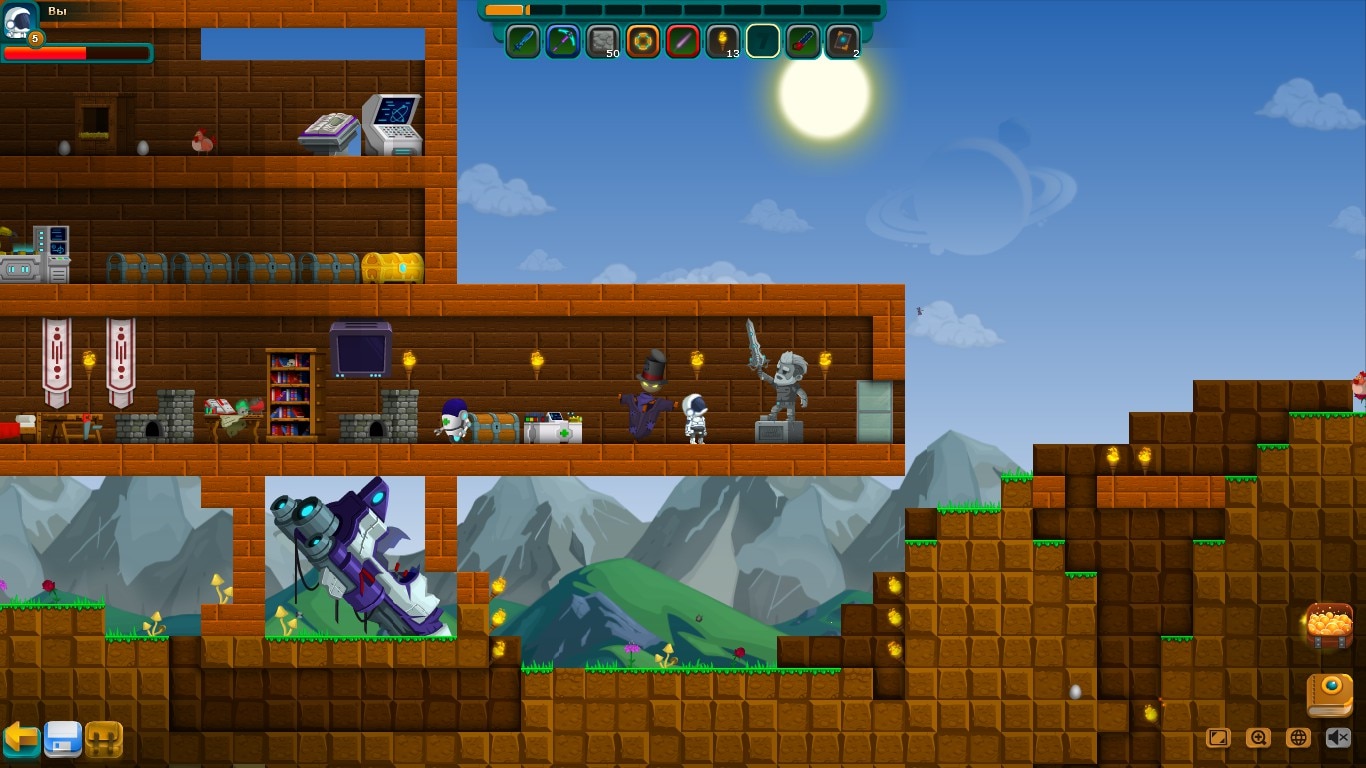1366x768 pixels.
Task: Open the globe language button
Action: tap(1298, 738)
